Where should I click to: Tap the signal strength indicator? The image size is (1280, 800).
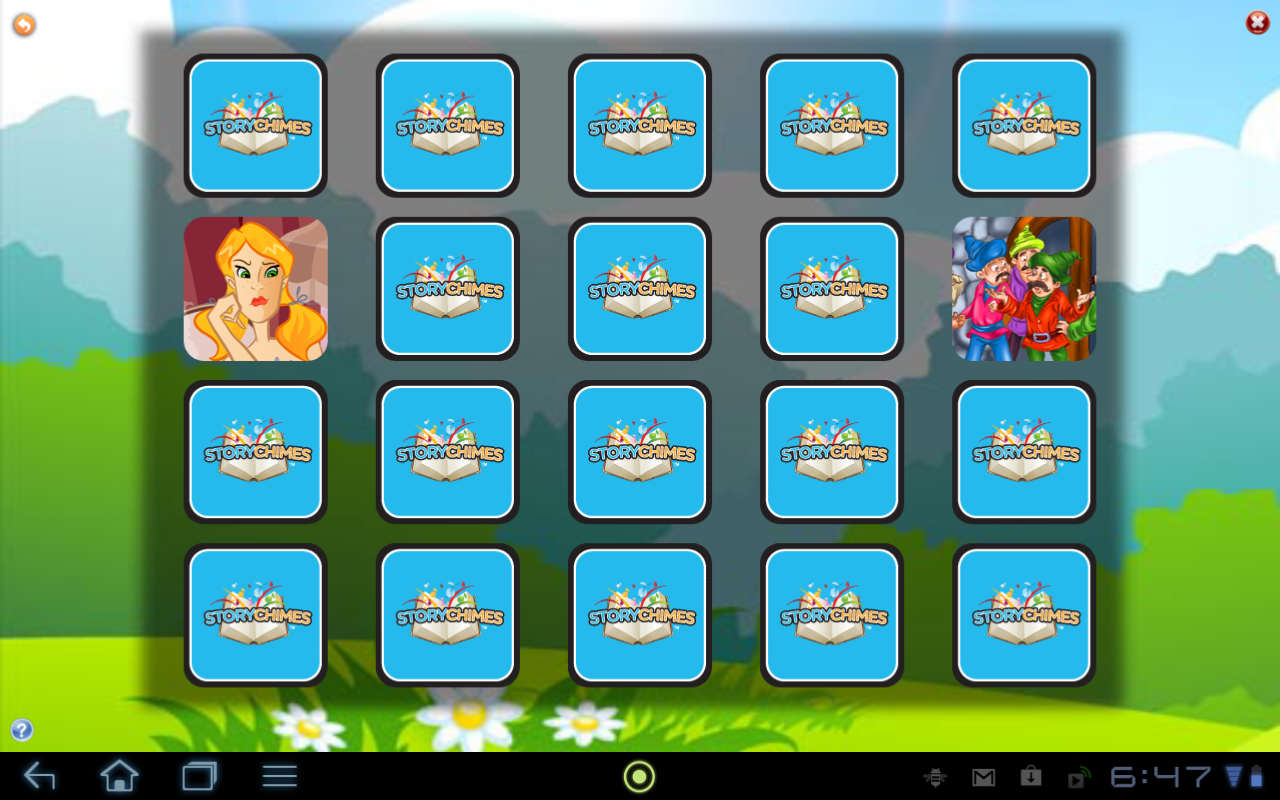[1234, 776]
